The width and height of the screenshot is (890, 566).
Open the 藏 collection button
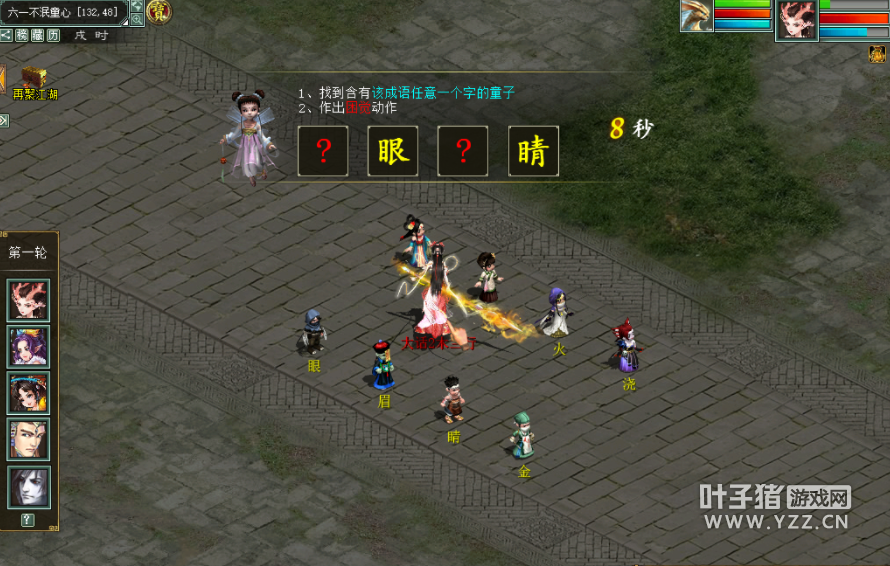(38, 35)
